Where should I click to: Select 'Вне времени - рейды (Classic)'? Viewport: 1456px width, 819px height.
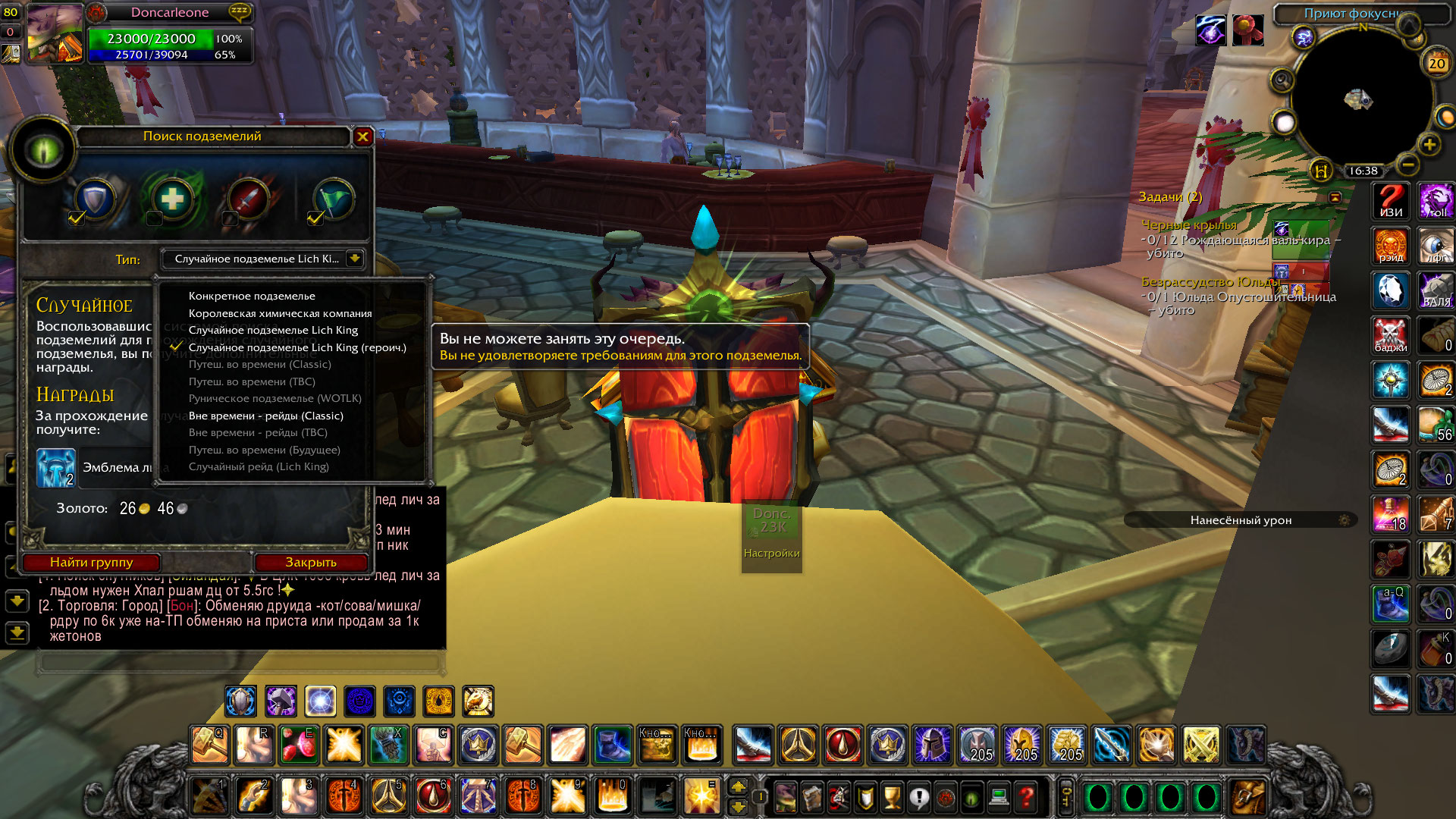(265, 416)
